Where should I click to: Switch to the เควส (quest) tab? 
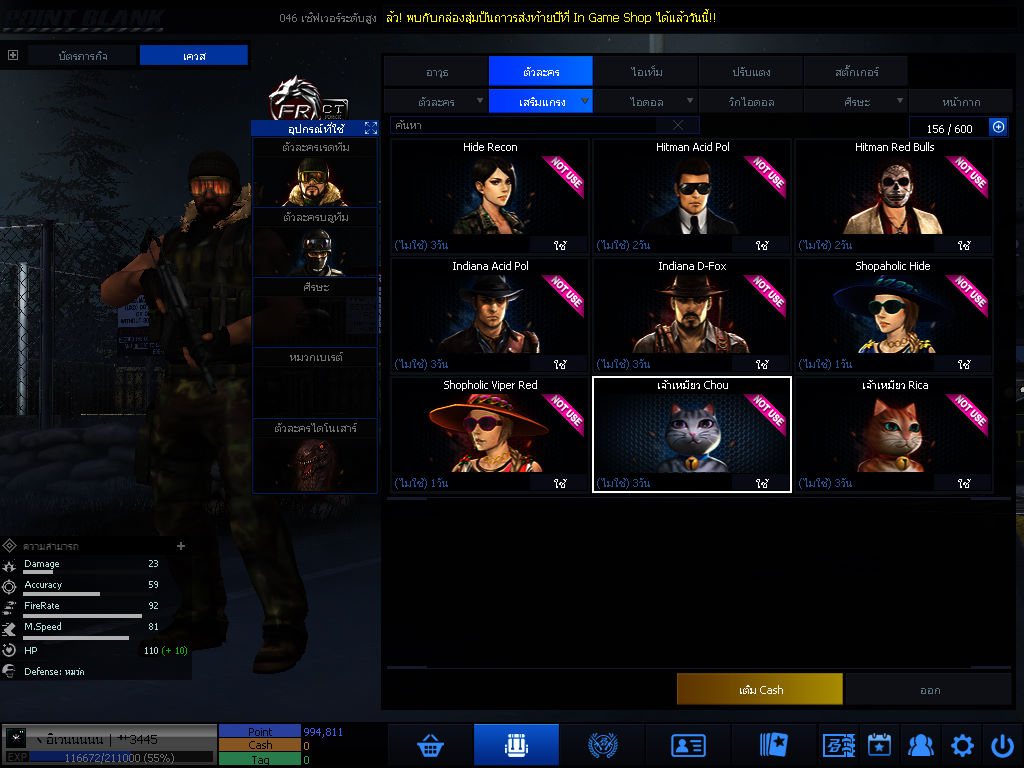[x=193, y=56]
